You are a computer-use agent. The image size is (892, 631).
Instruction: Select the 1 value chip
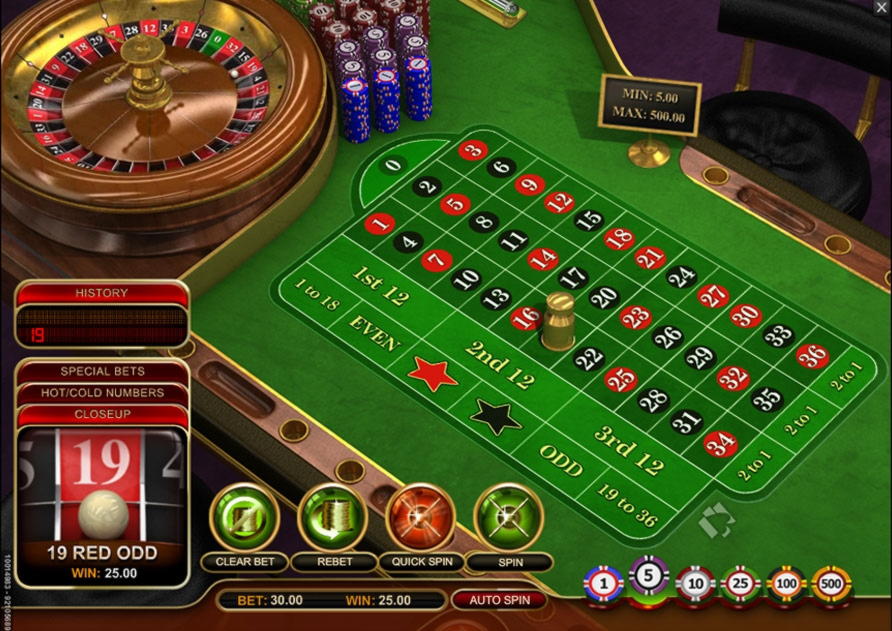point(603,582)
